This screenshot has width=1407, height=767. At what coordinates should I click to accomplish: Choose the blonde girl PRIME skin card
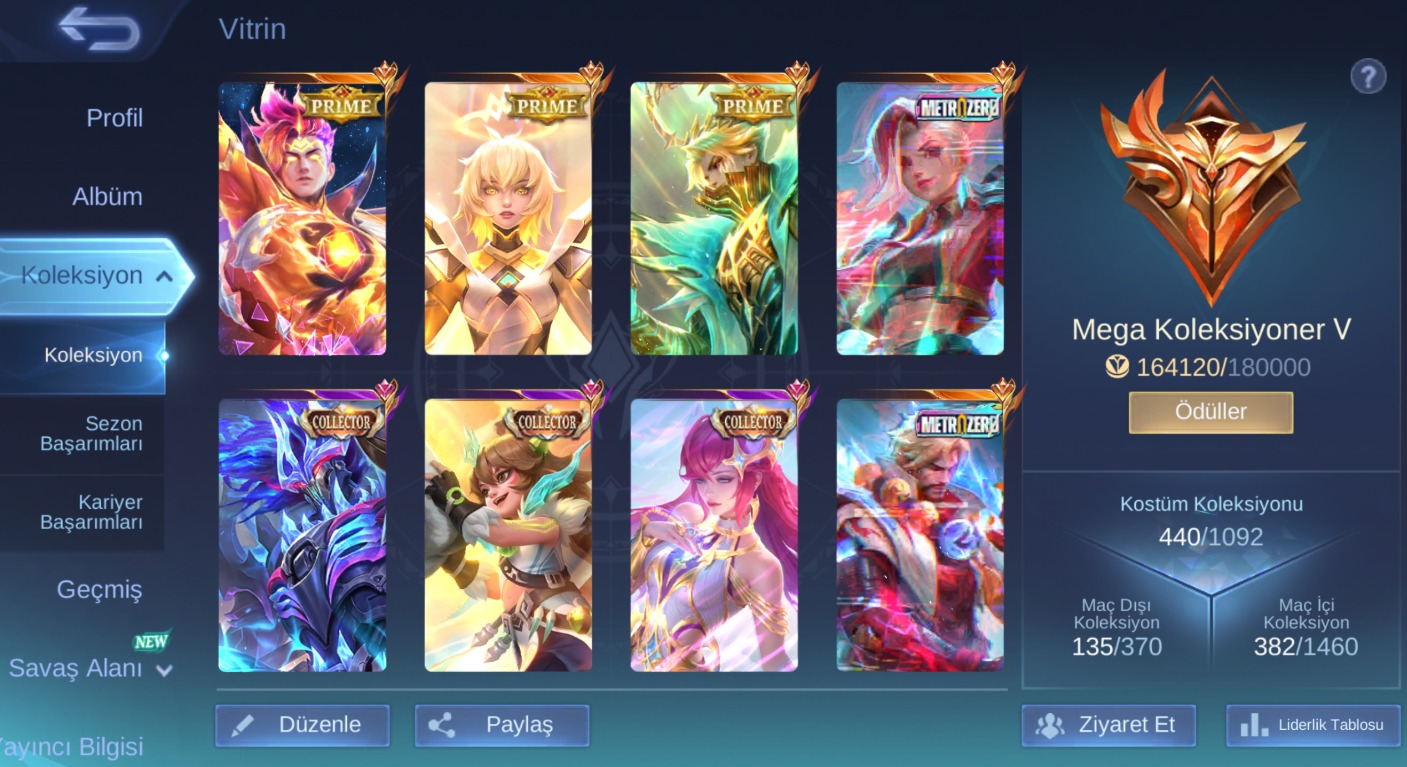click(x=508, y=218)
